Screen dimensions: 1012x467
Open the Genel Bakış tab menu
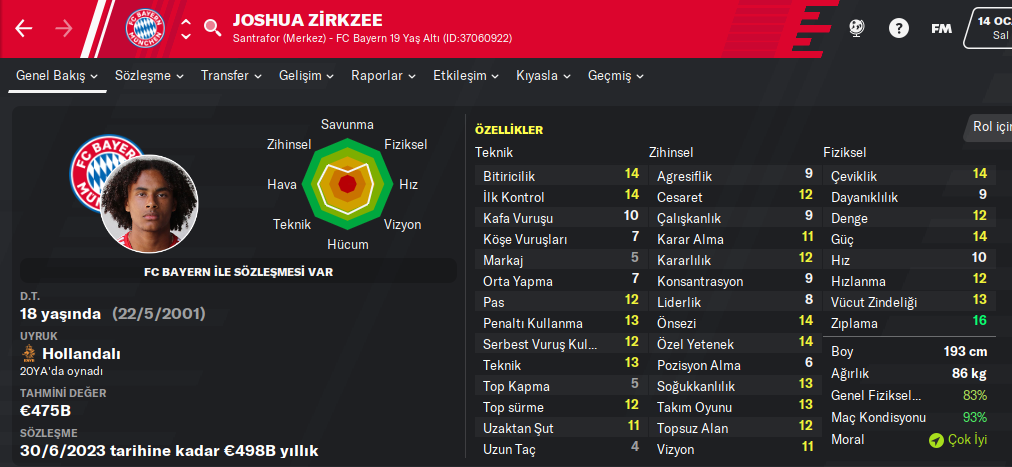pos(57,76)
